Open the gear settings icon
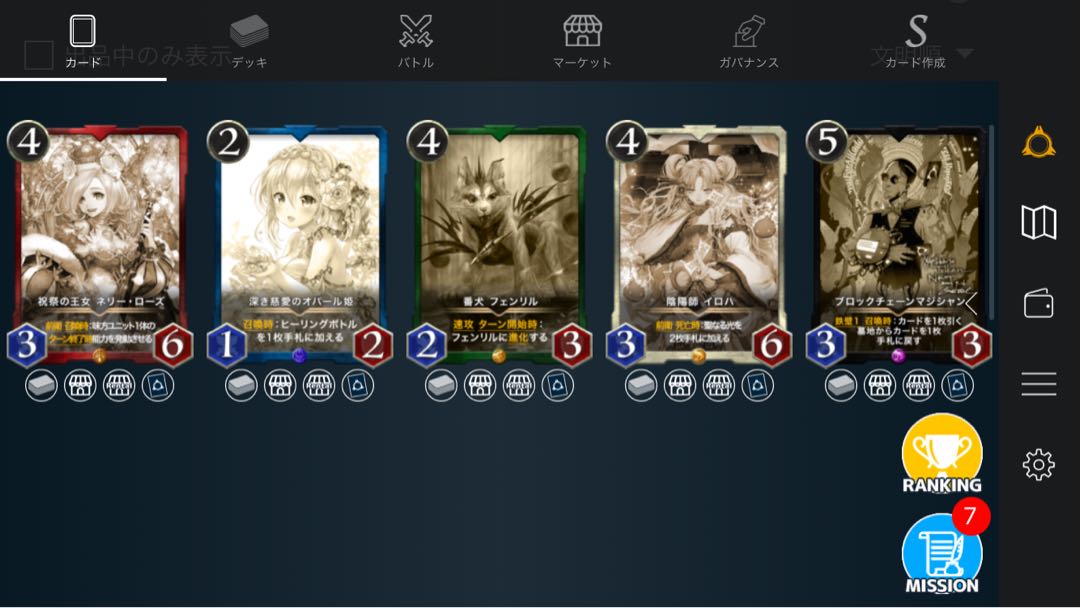1080x608 pixels. coord(1039,464)
